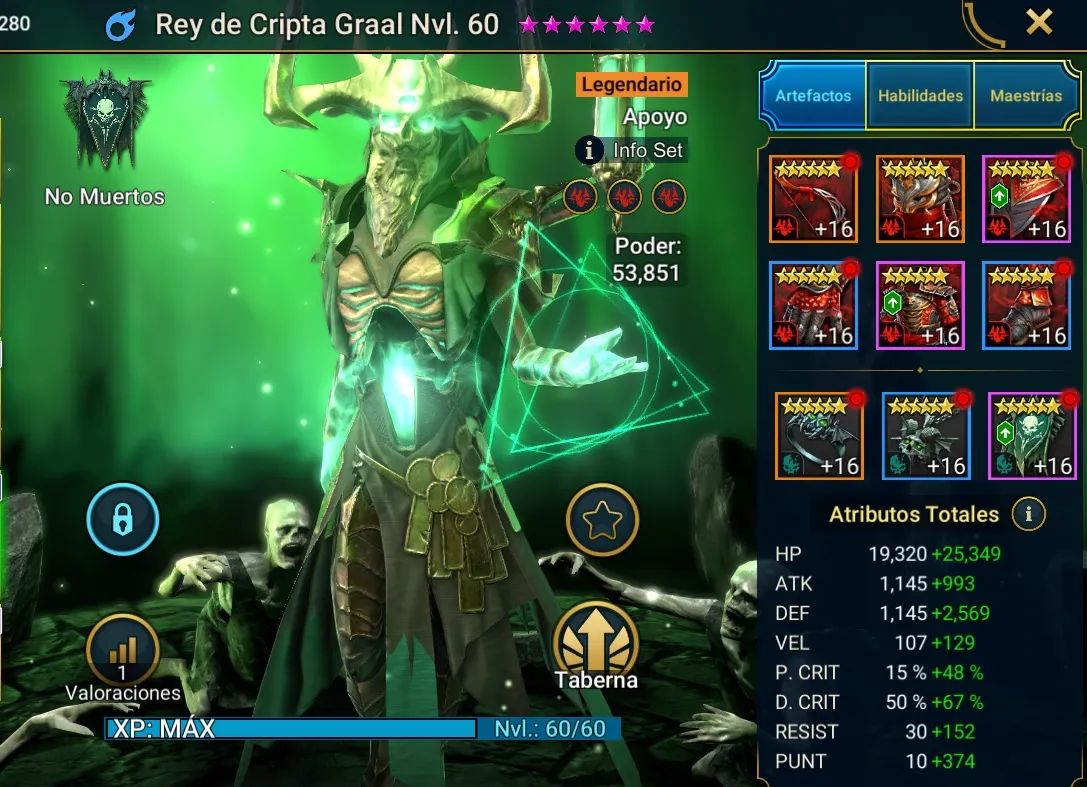This screenshot has width=1087, height=787.
Task: Show Atributos Totales info details
Action: [x=1028, y=515]
